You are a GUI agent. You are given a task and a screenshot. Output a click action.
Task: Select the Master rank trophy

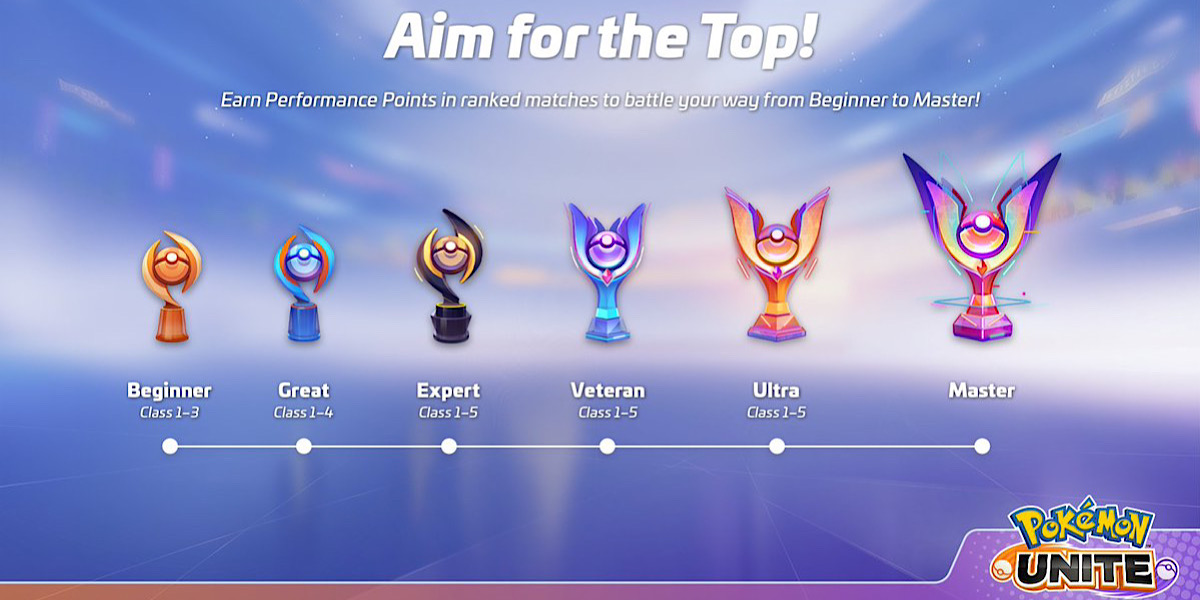[x=981, y=248]
